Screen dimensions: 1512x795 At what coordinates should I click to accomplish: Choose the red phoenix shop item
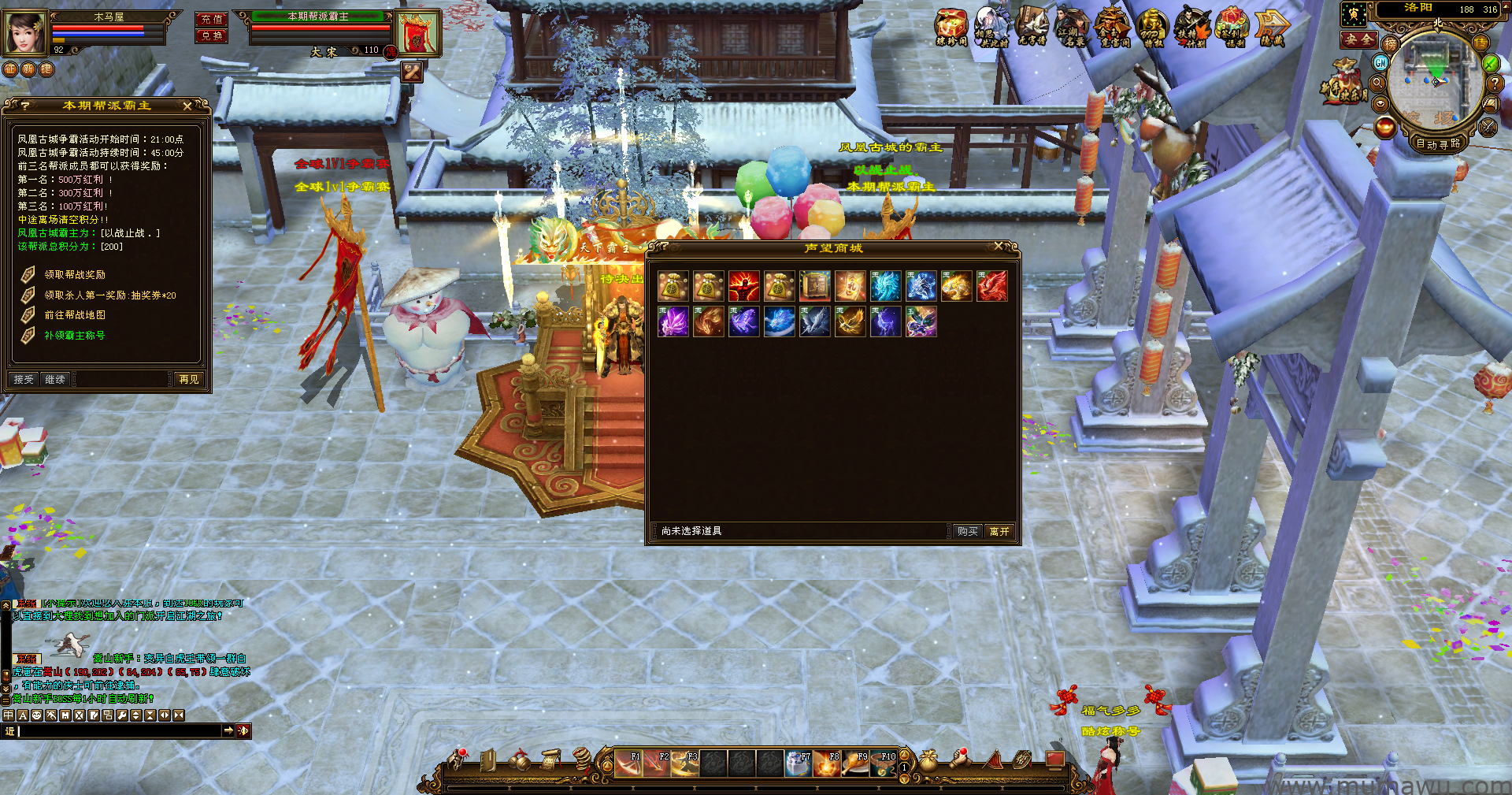[991, 286]
